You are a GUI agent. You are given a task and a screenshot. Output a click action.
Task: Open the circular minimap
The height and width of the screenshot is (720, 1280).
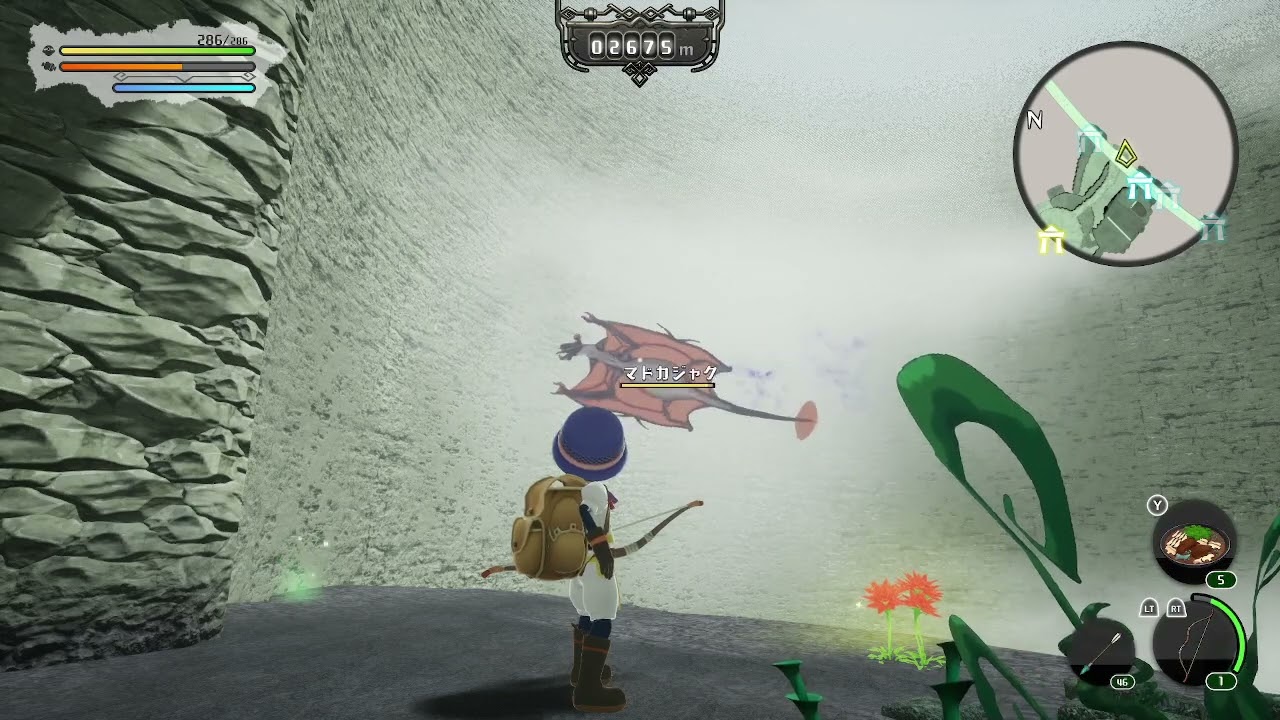[x=1126, y=154]
